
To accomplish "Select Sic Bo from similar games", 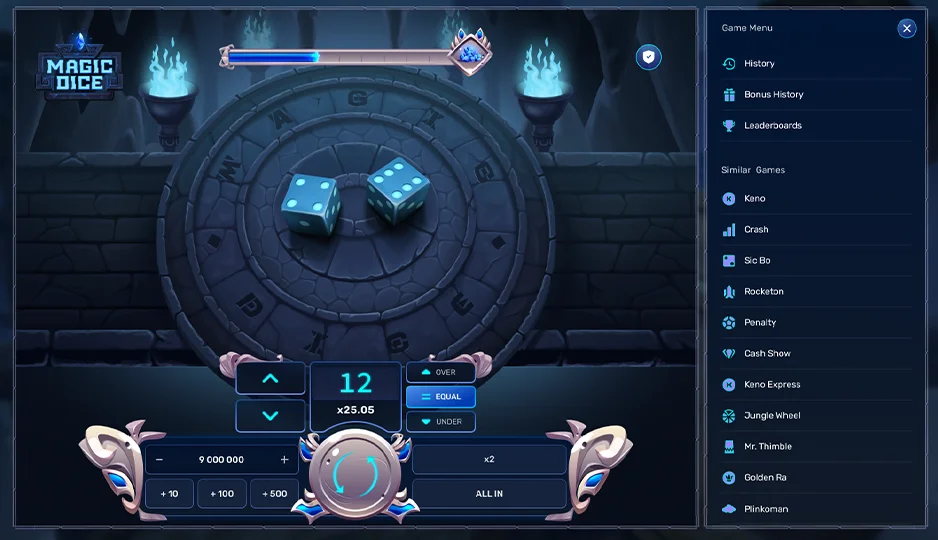I will [x=757, y=261].
